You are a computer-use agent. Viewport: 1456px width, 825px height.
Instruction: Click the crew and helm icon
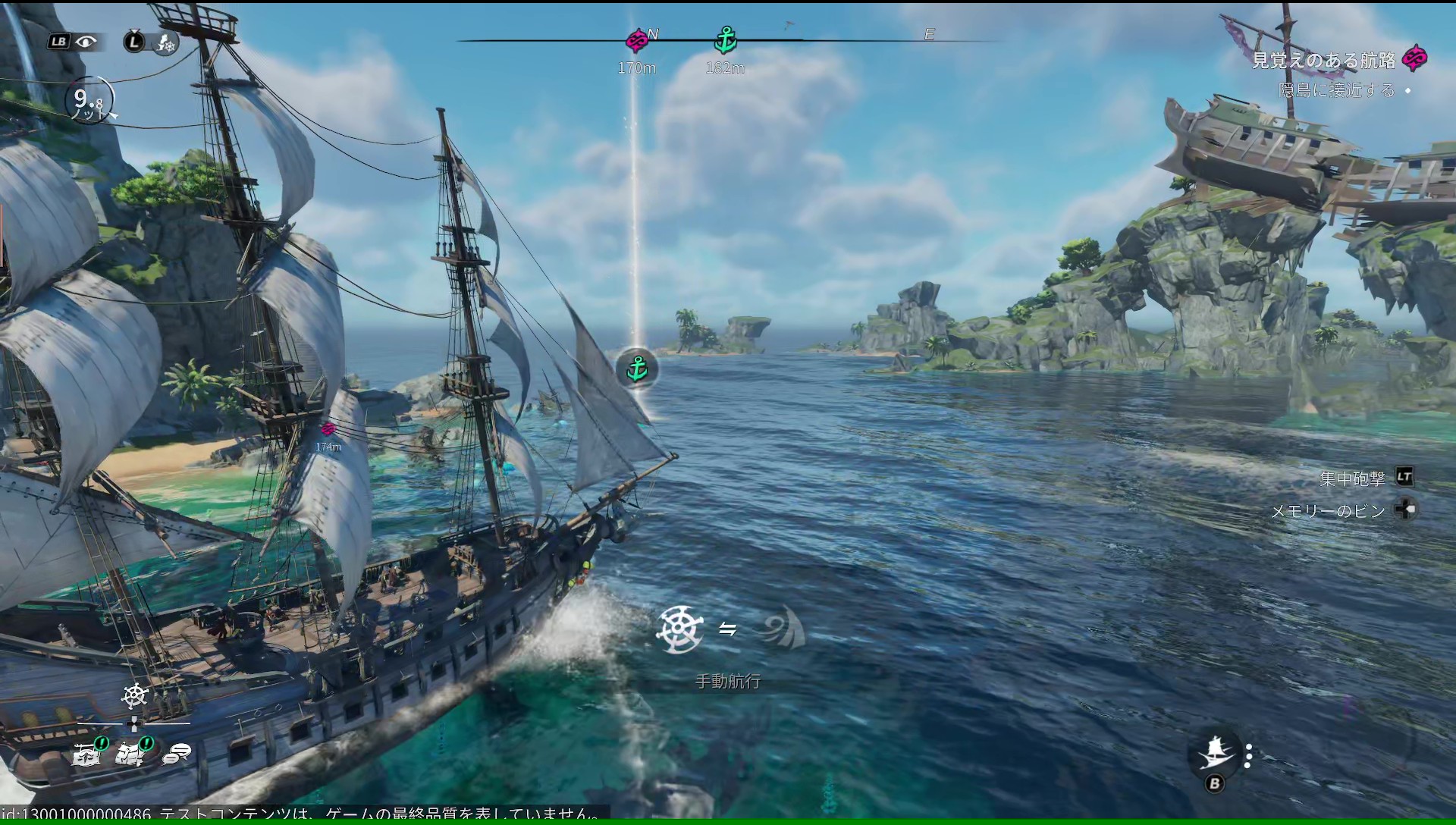165,42
